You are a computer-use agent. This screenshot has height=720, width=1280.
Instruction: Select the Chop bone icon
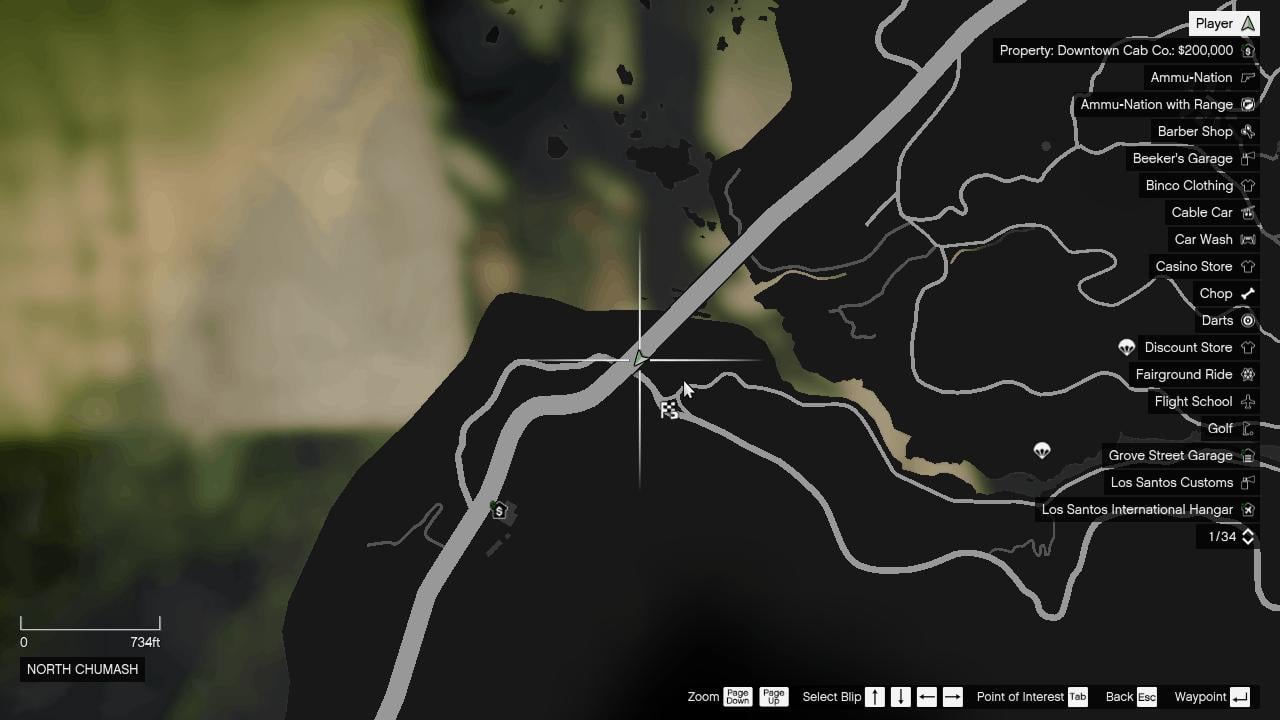tap(1247, 293)
